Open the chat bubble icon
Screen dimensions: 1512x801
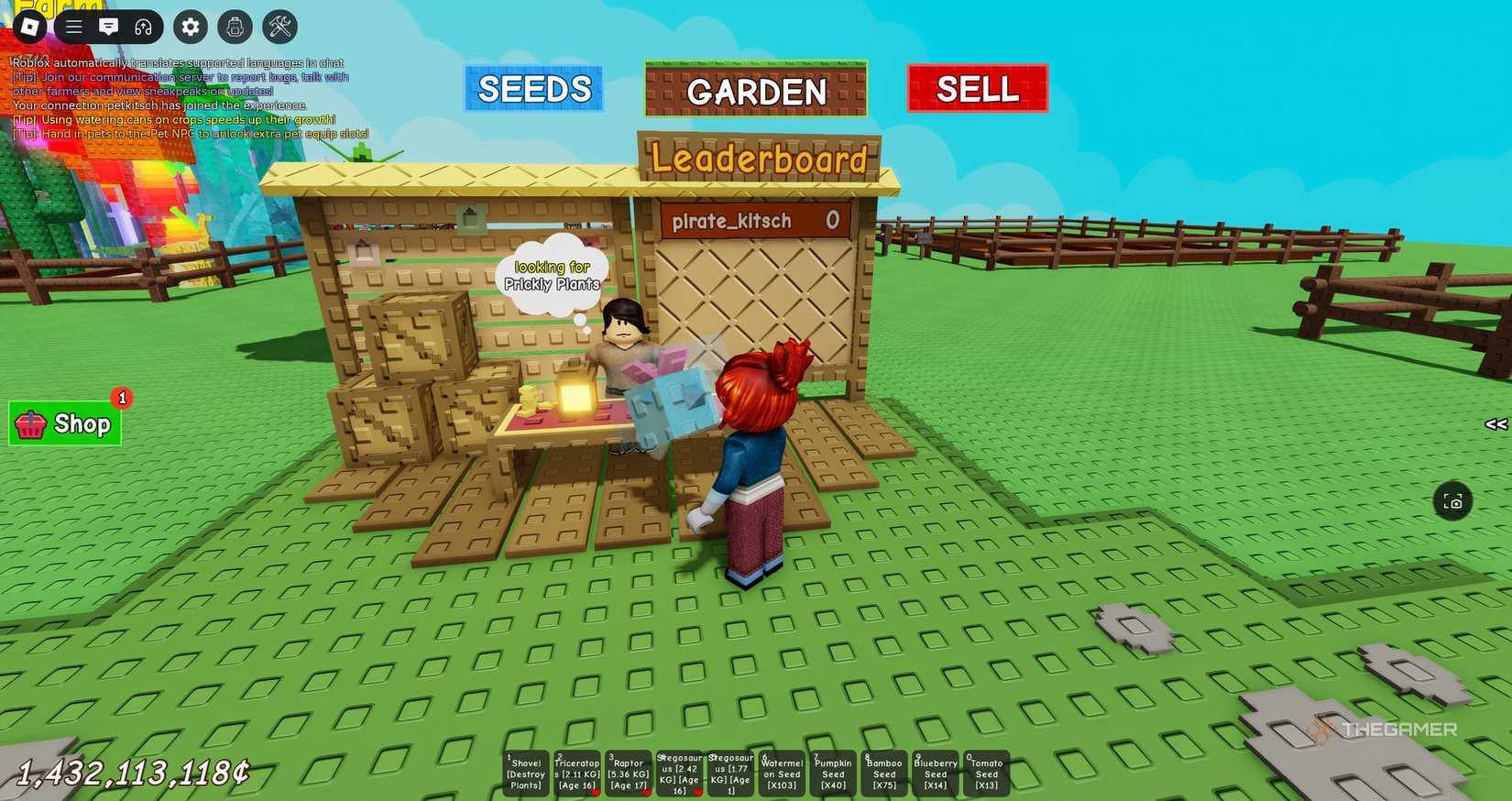(108, 27)
